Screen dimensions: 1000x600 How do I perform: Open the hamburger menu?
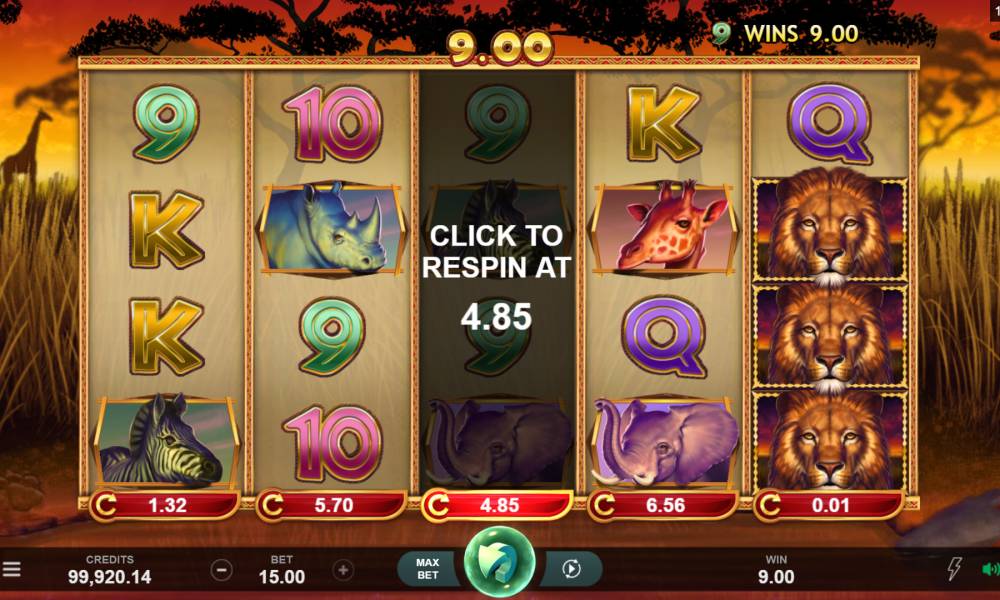click(x=12, y=570)
